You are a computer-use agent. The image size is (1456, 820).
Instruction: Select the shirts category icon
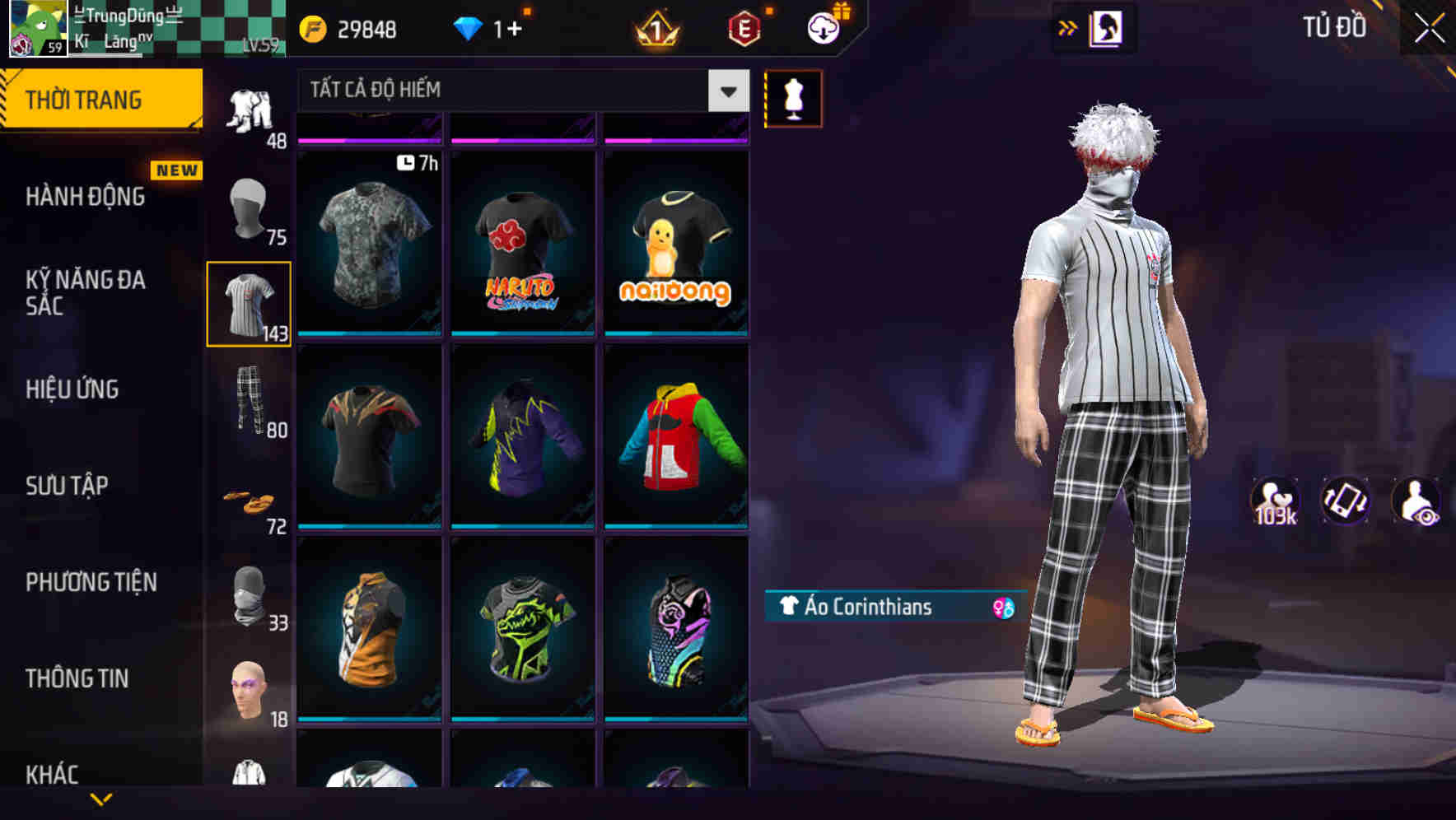(248, 303)
